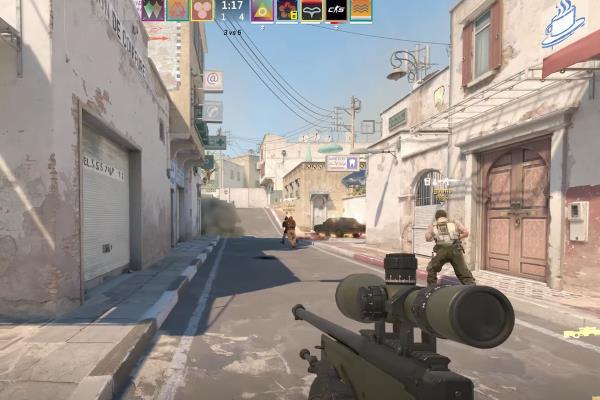Select the green diamond player avatar
The image size is (600, 400).
(x=152, y=10)
